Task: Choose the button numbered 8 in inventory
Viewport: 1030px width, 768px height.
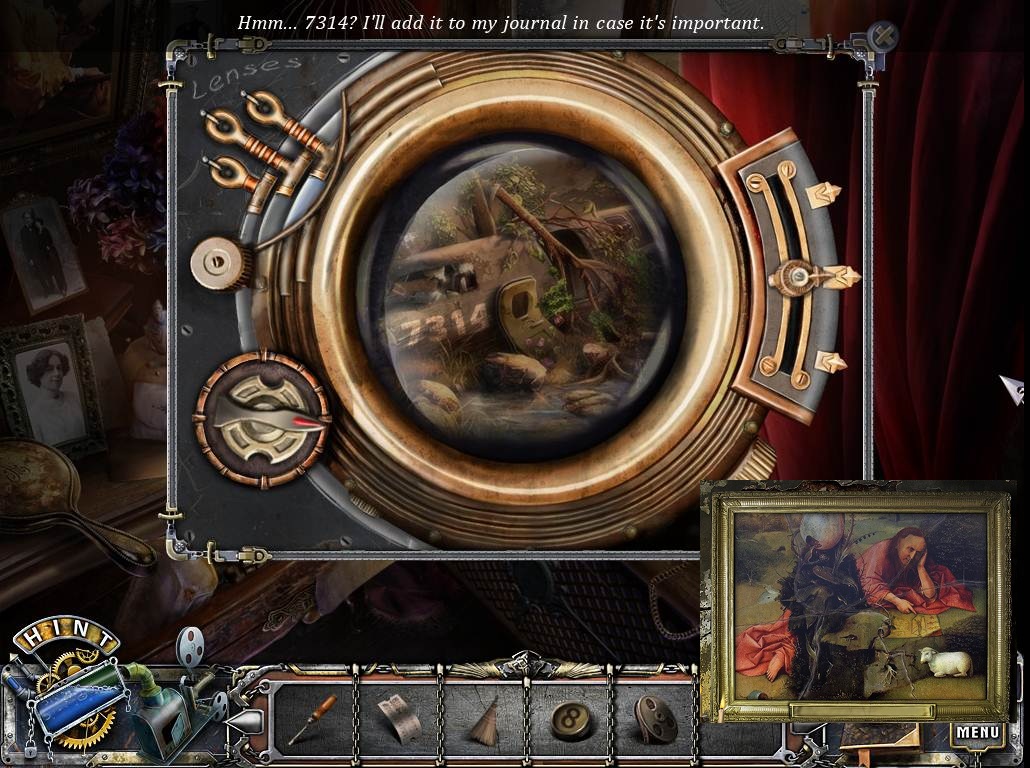Action: [x=567, y=720]
